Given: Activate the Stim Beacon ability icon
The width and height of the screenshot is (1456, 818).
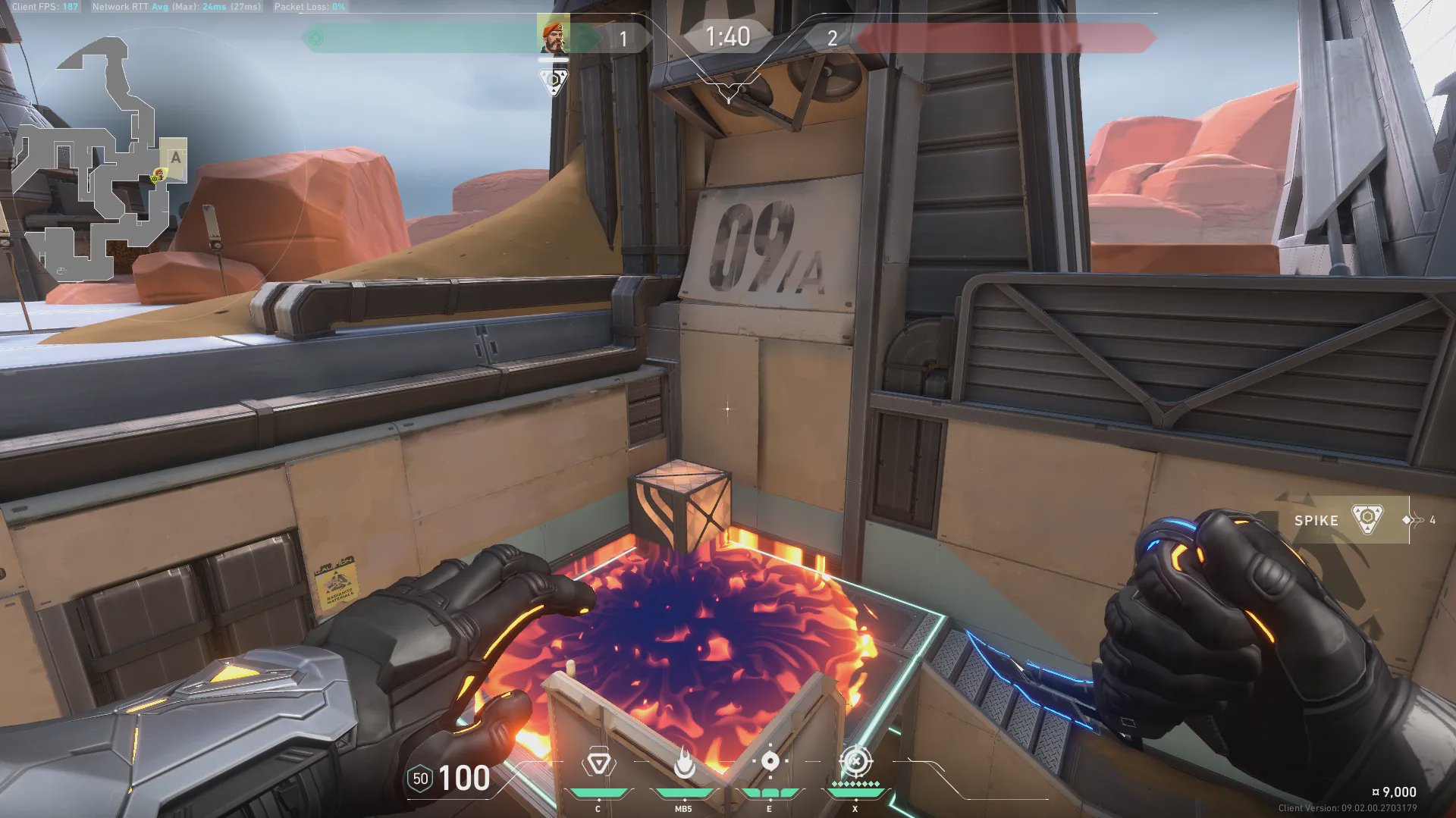Looking at the screenshot, I should click(x=598, y=763).
